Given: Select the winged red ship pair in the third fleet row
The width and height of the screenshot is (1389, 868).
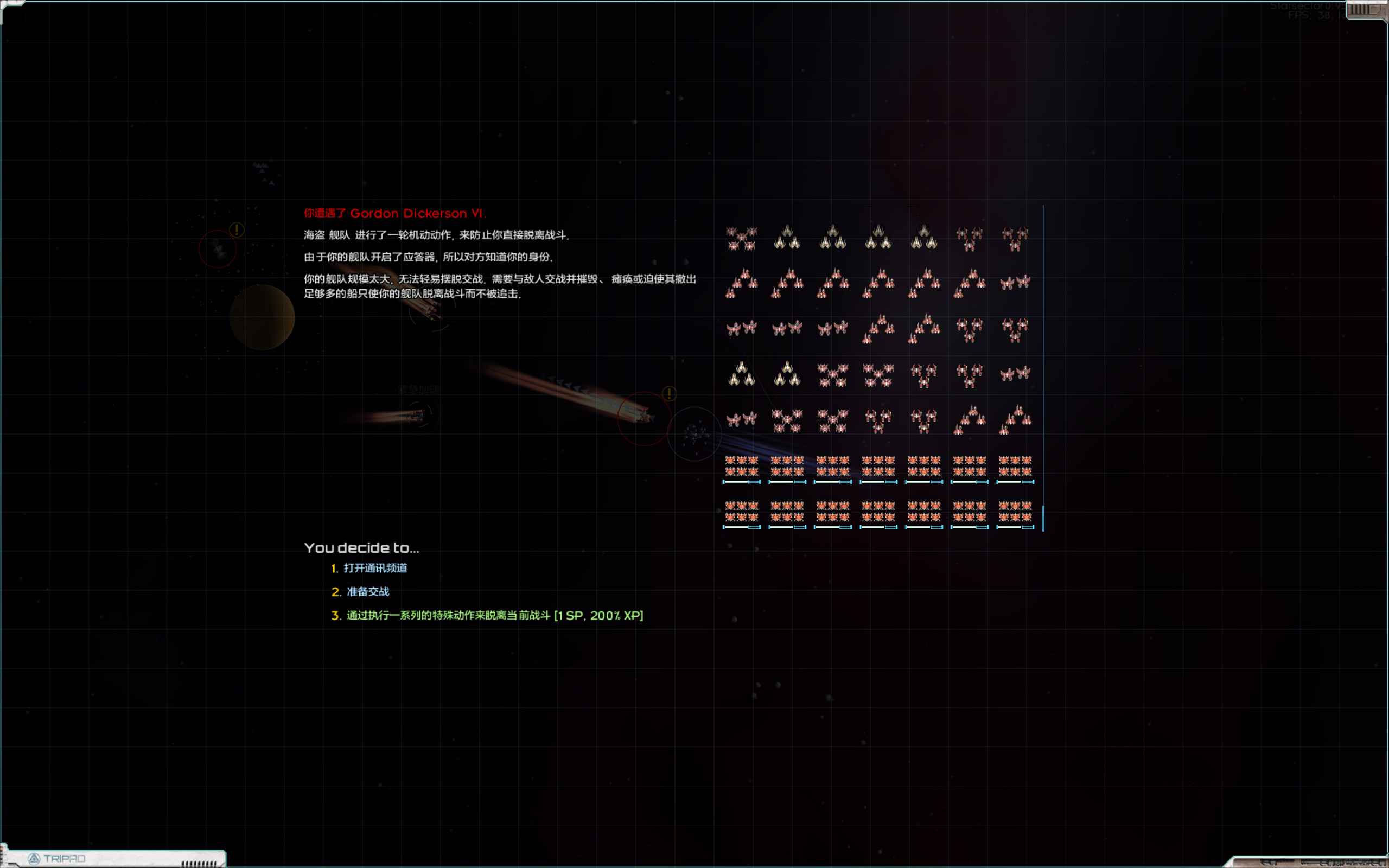Looking at the screenshot, I should [x=742, y=327].
